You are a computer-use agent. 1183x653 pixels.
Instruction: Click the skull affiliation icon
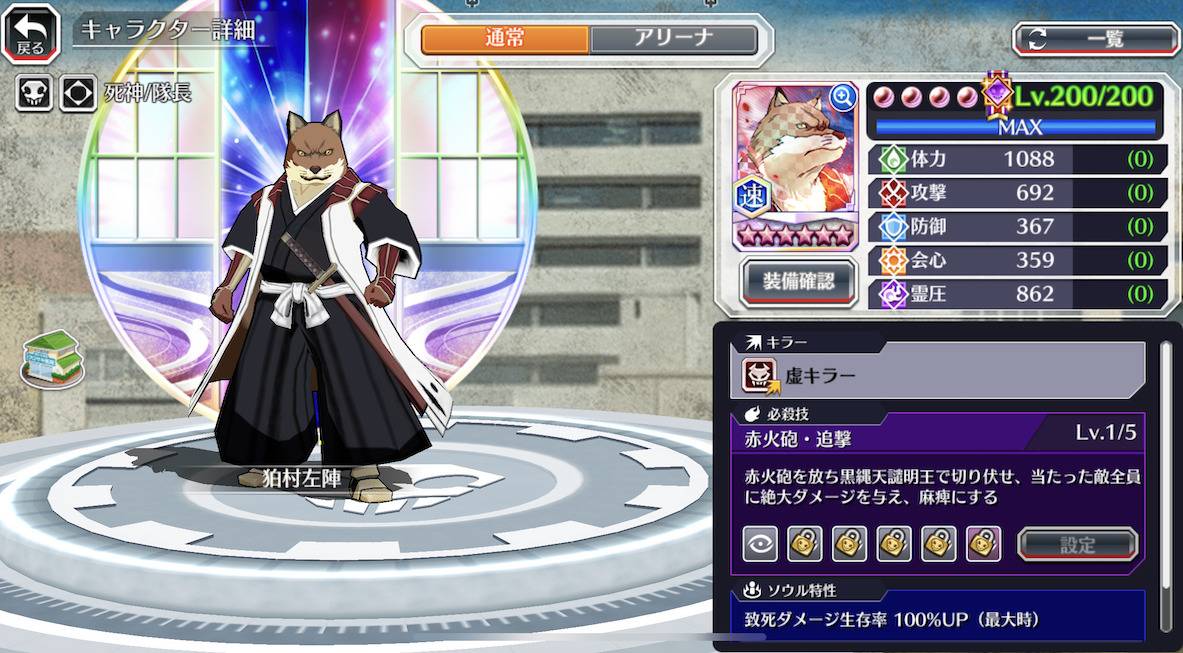point(33,93)
